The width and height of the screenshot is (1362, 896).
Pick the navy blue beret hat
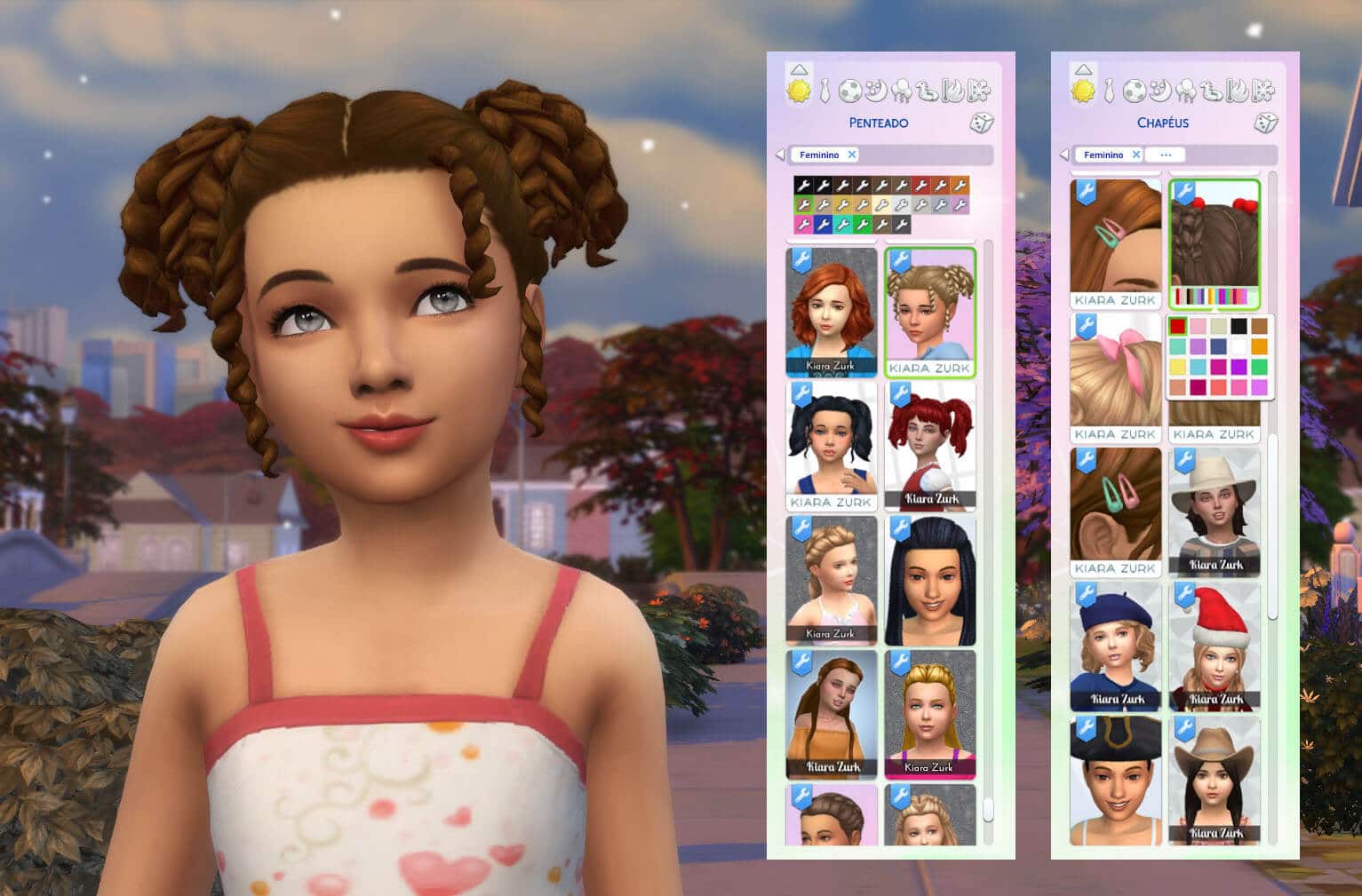pos(1115,646)
